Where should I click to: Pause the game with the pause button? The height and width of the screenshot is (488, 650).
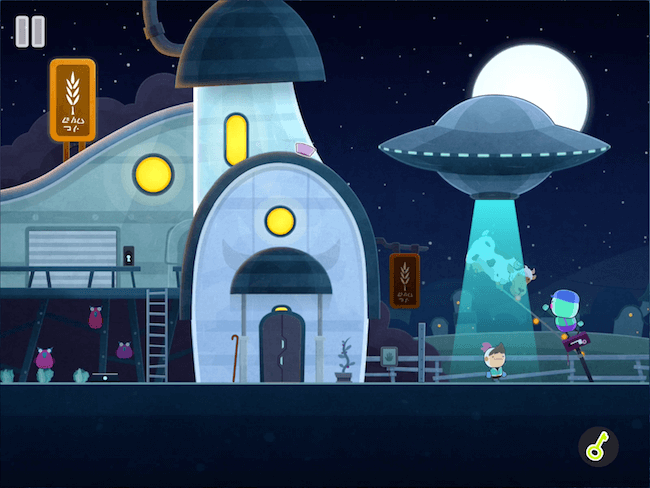(x=30, y=31)
